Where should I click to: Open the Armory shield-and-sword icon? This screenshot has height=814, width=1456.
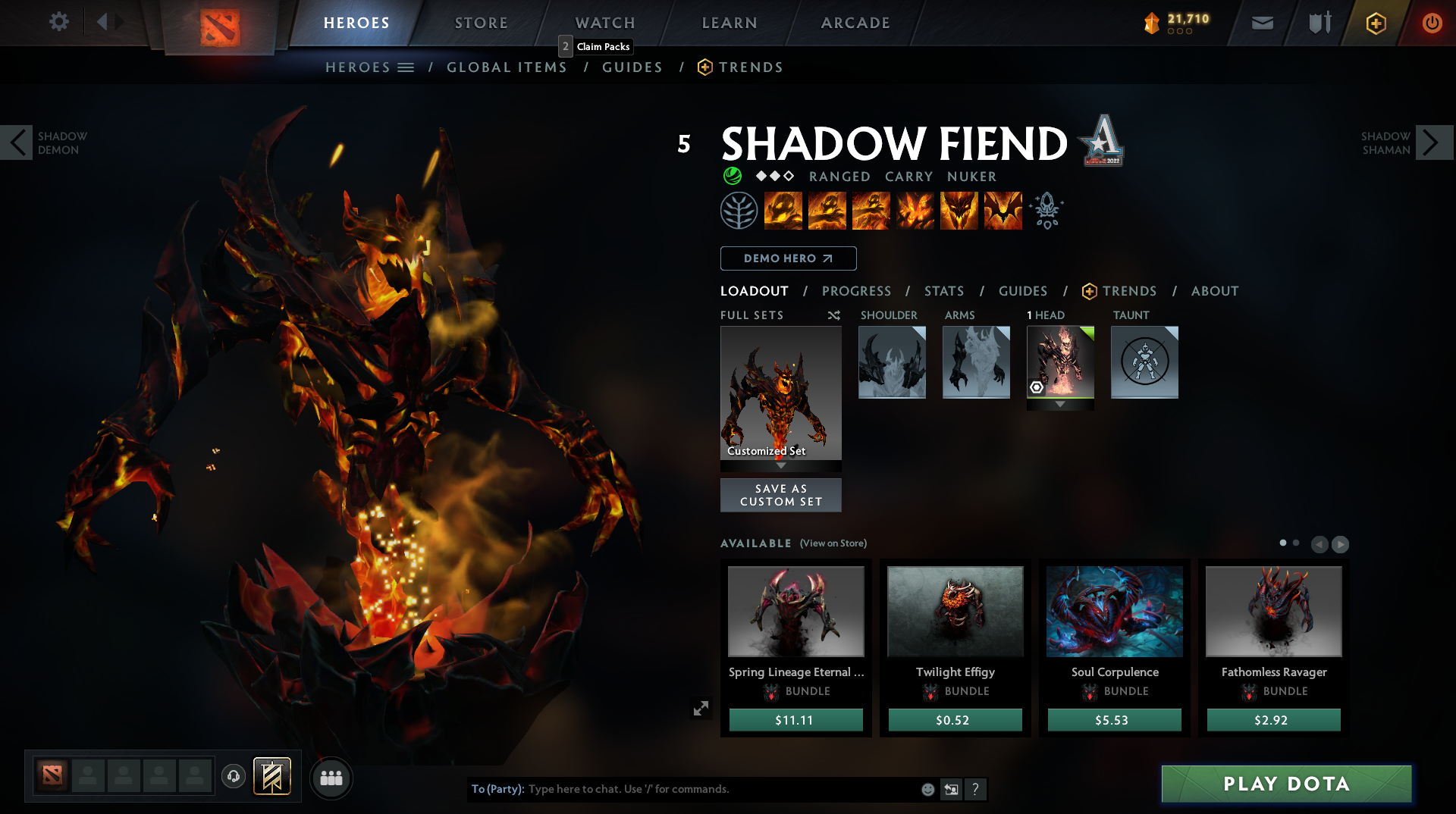tap(1319, 23)
